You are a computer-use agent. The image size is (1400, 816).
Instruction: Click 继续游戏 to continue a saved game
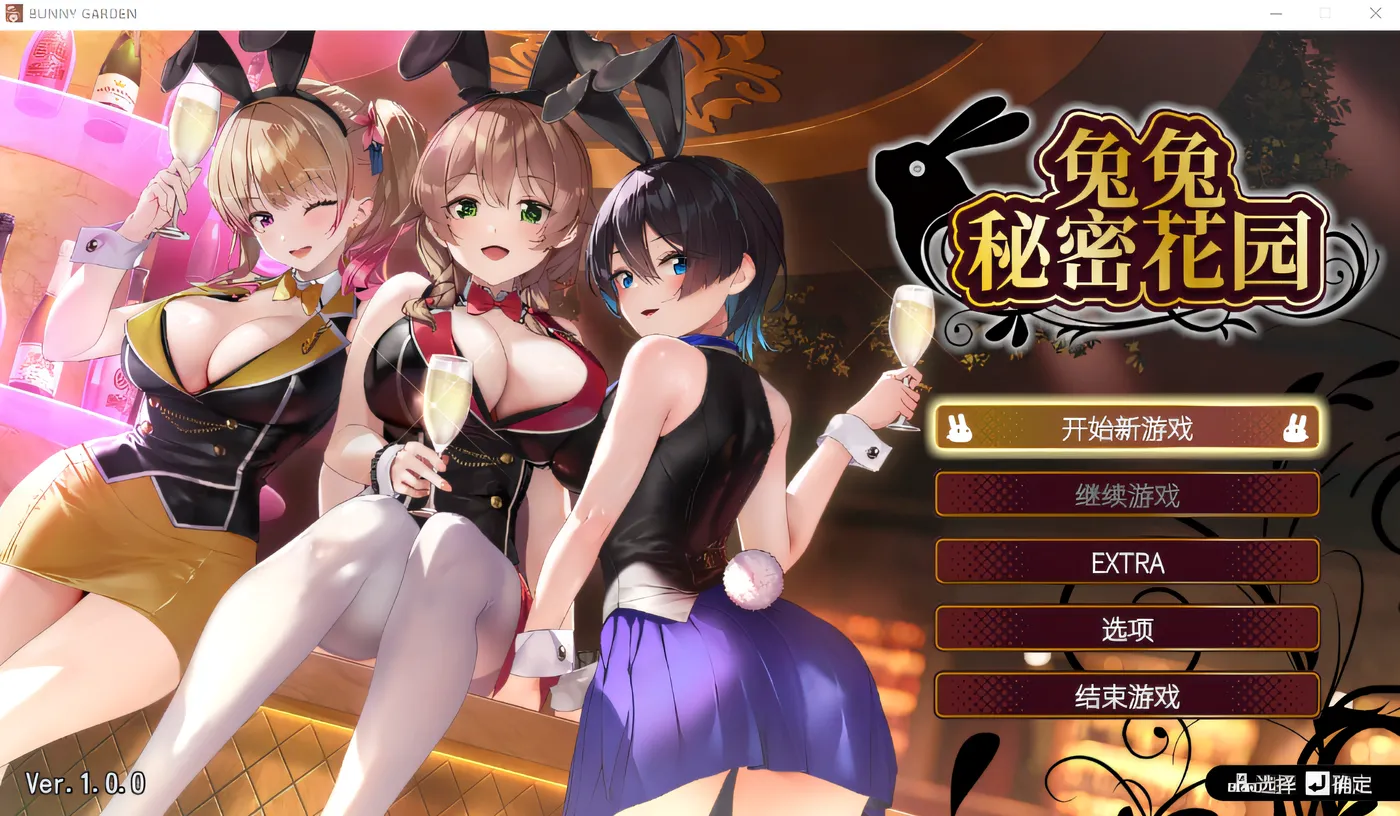pyautogui.click(x=1127, y=494)
